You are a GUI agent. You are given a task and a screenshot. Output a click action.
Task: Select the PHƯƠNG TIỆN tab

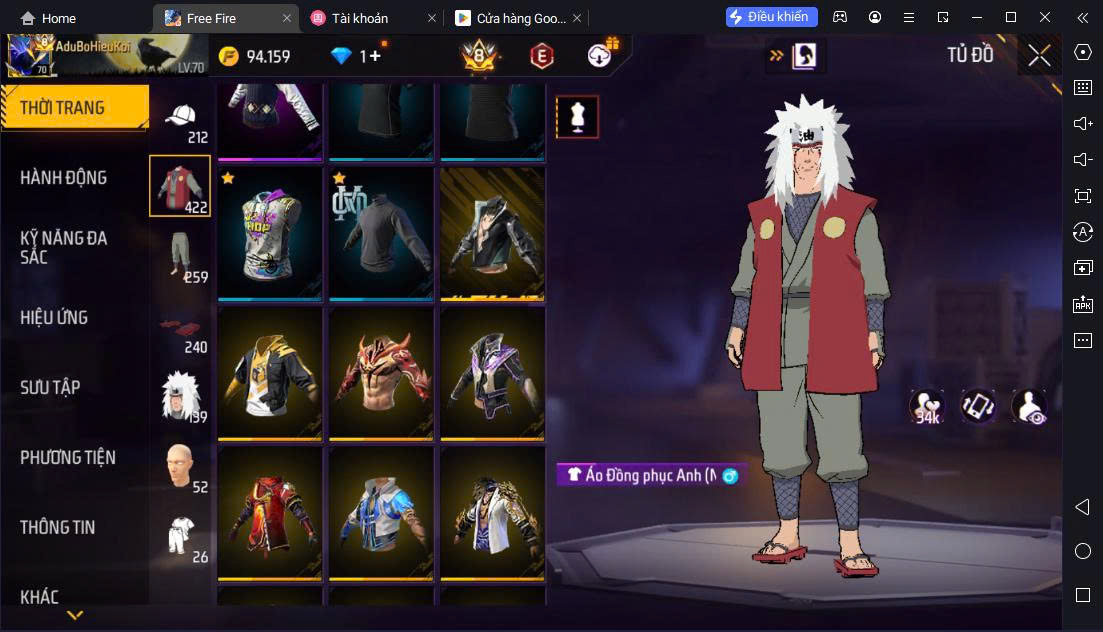(68, 458)
